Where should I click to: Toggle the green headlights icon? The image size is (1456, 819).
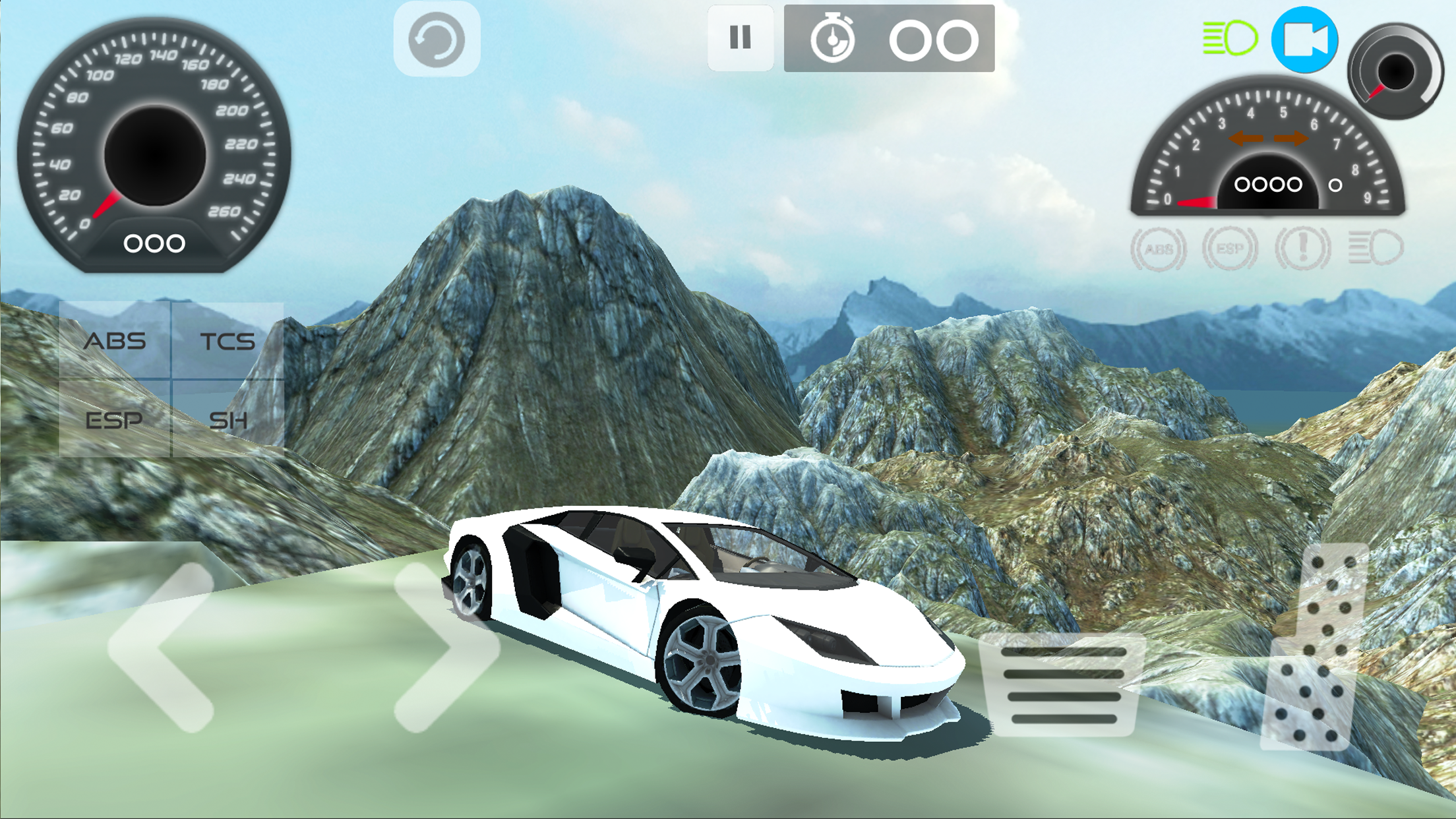click(x=1230, y=38)
